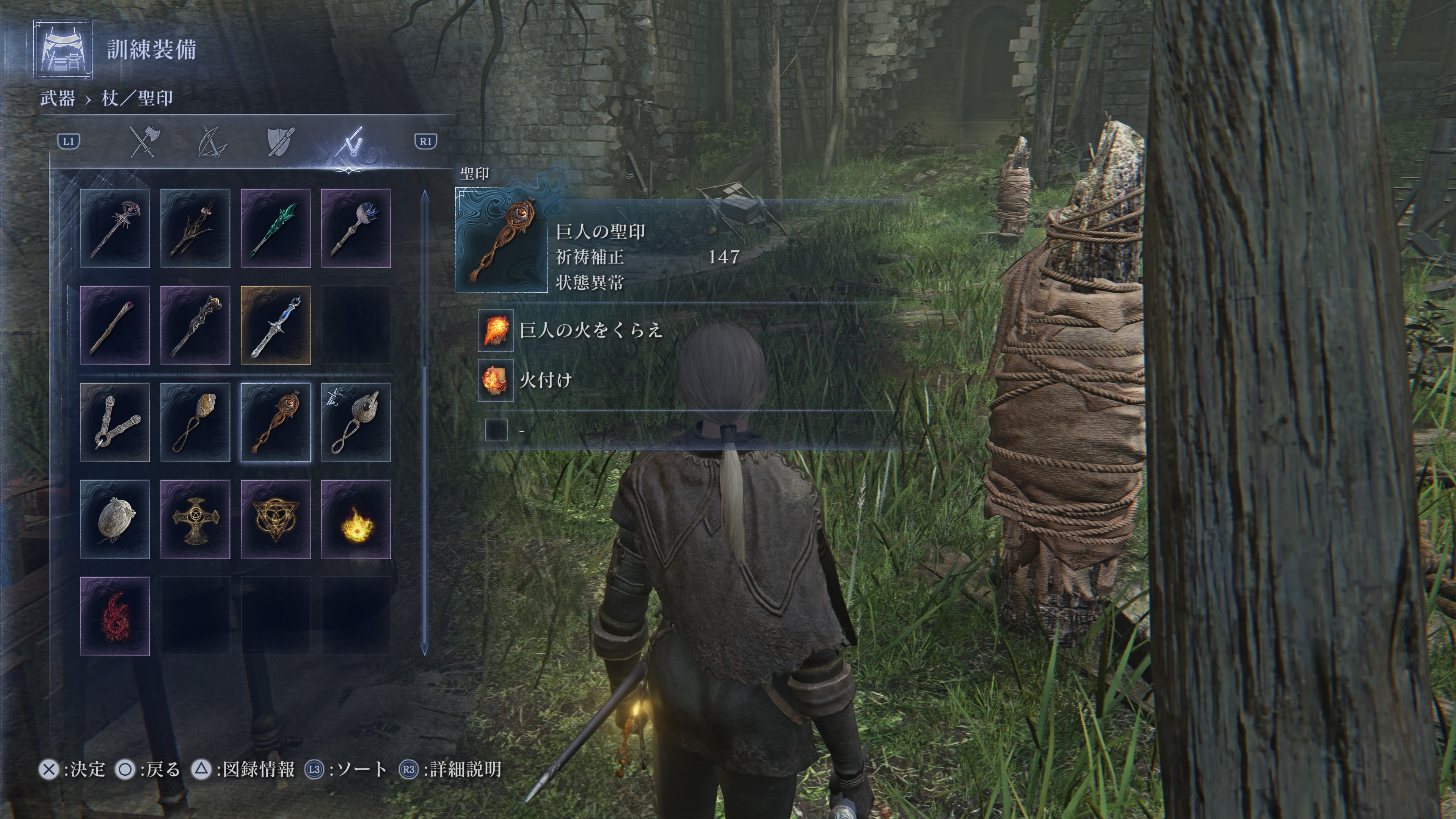
Task: Select the thorny branch staff slot
Action: [195, 228]
